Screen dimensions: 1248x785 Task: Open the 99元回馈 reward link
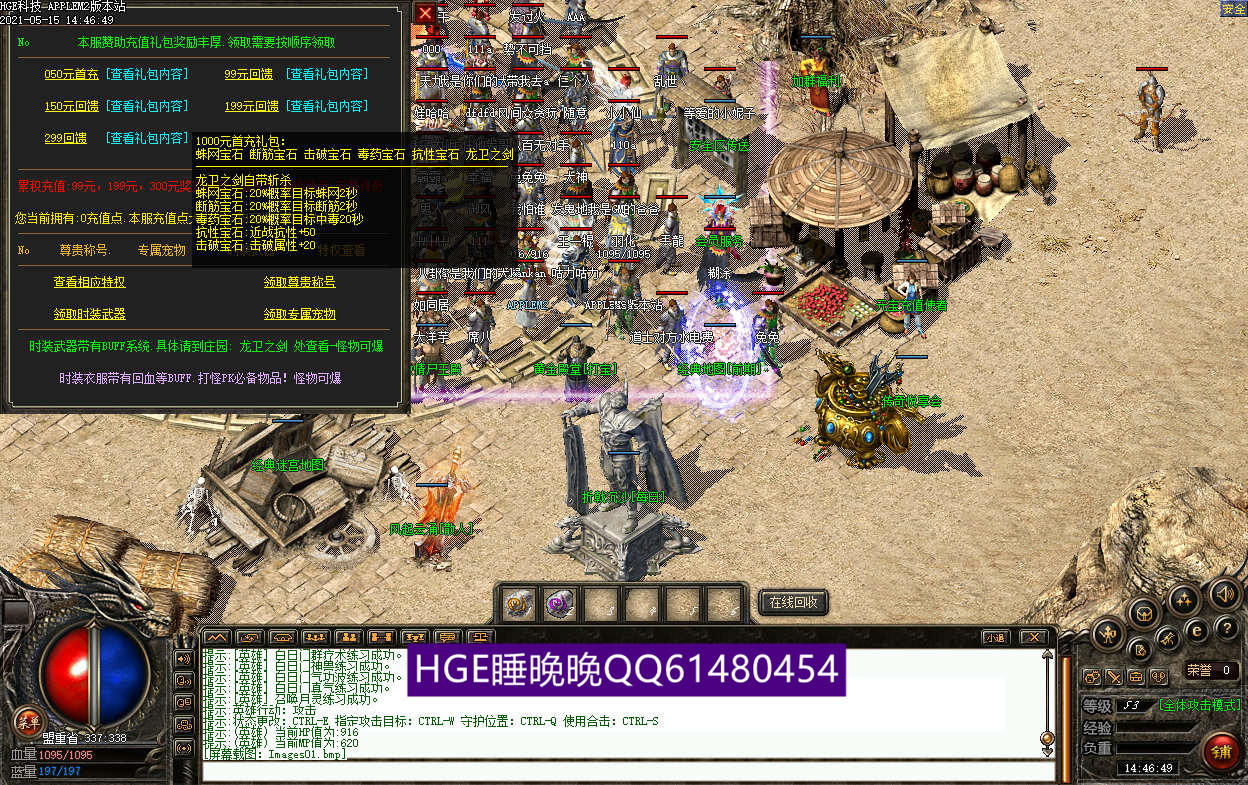tap(249, 74)
